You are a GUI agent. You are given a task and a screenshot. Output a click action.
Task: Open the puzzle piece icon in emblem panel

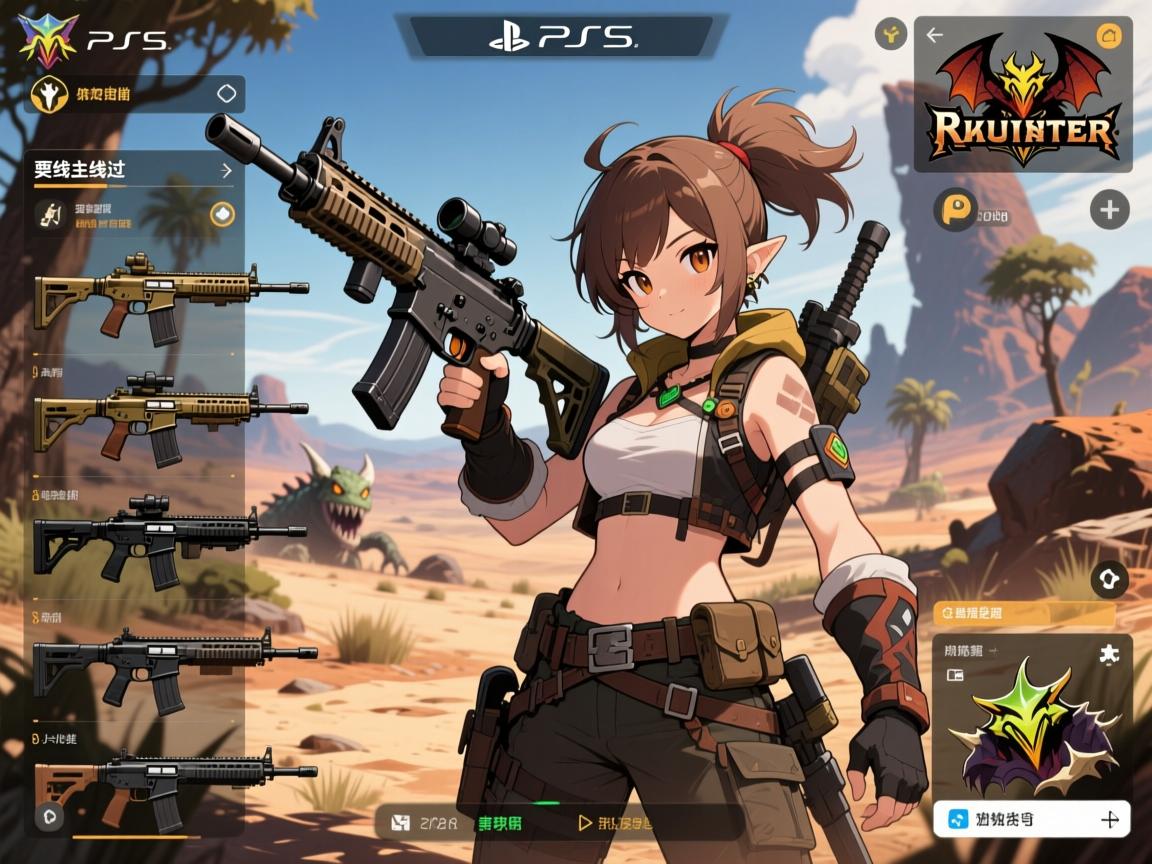(1109, 653)
